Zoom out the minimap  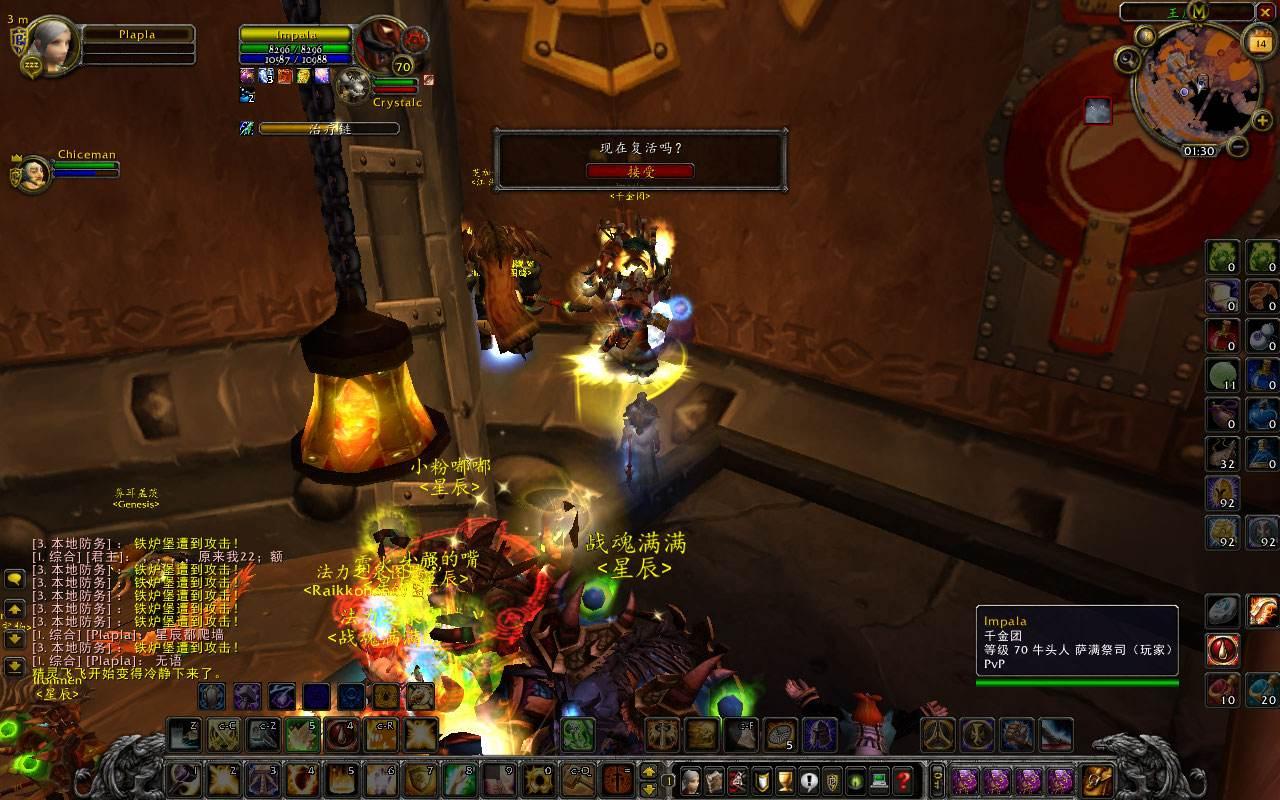coord(1237,147)
